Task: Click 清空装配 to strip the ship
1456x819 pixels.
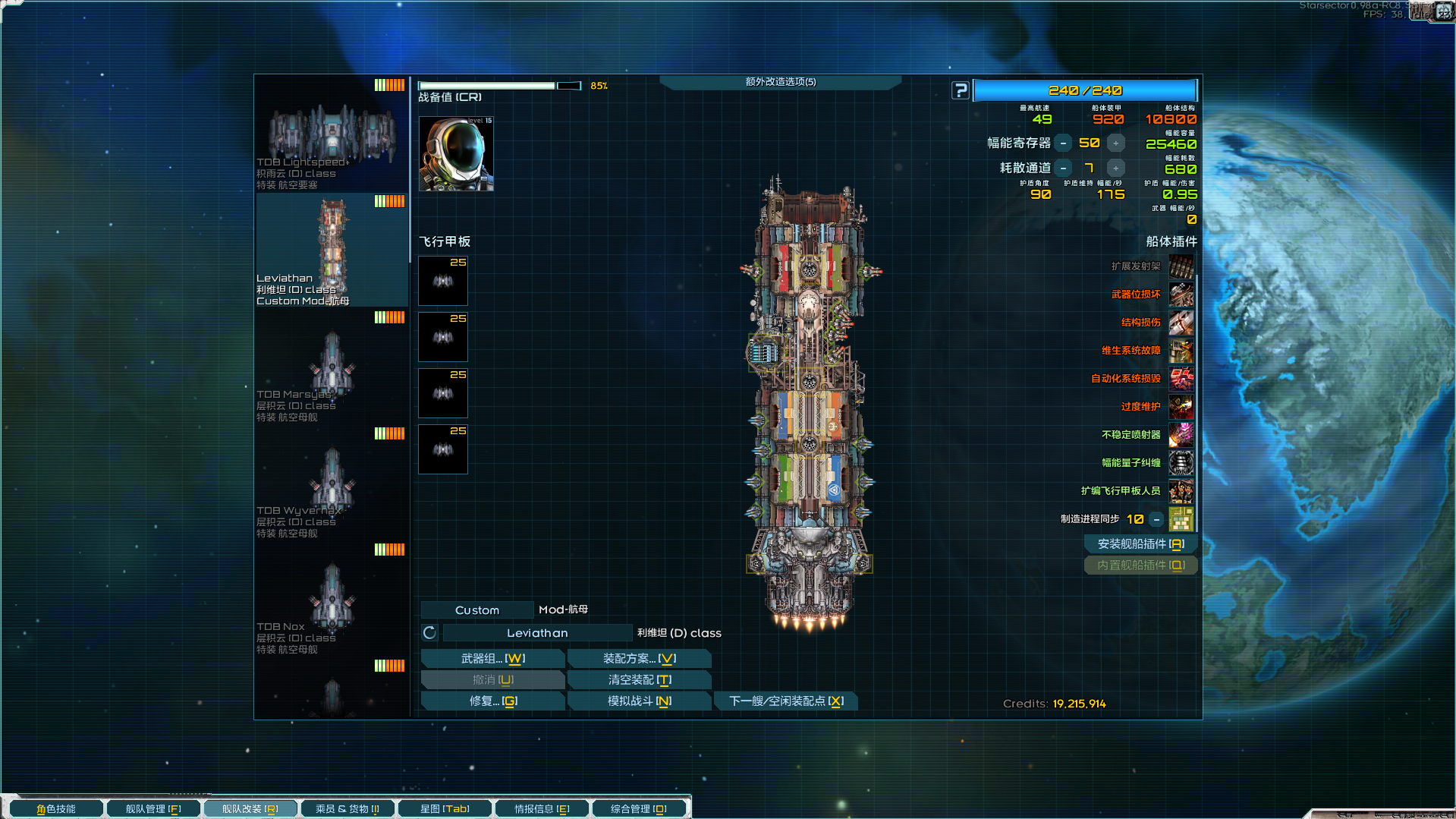Action: tap(639, 680)
